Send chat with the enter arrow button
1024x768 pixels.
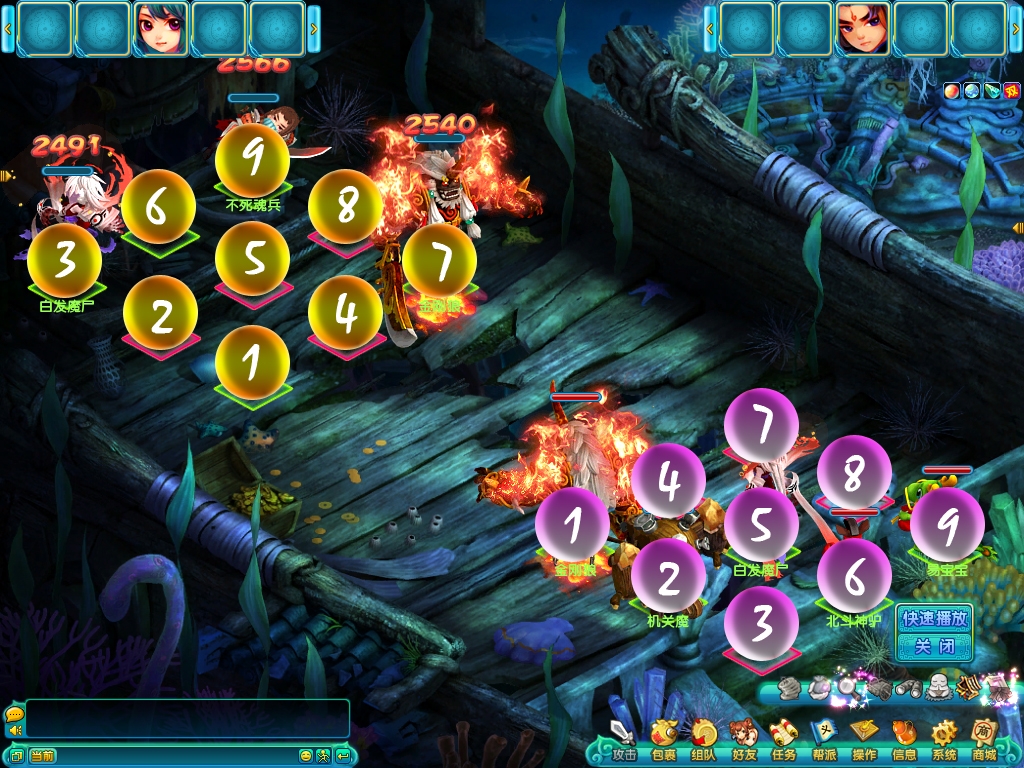click(x=342, y=755)
